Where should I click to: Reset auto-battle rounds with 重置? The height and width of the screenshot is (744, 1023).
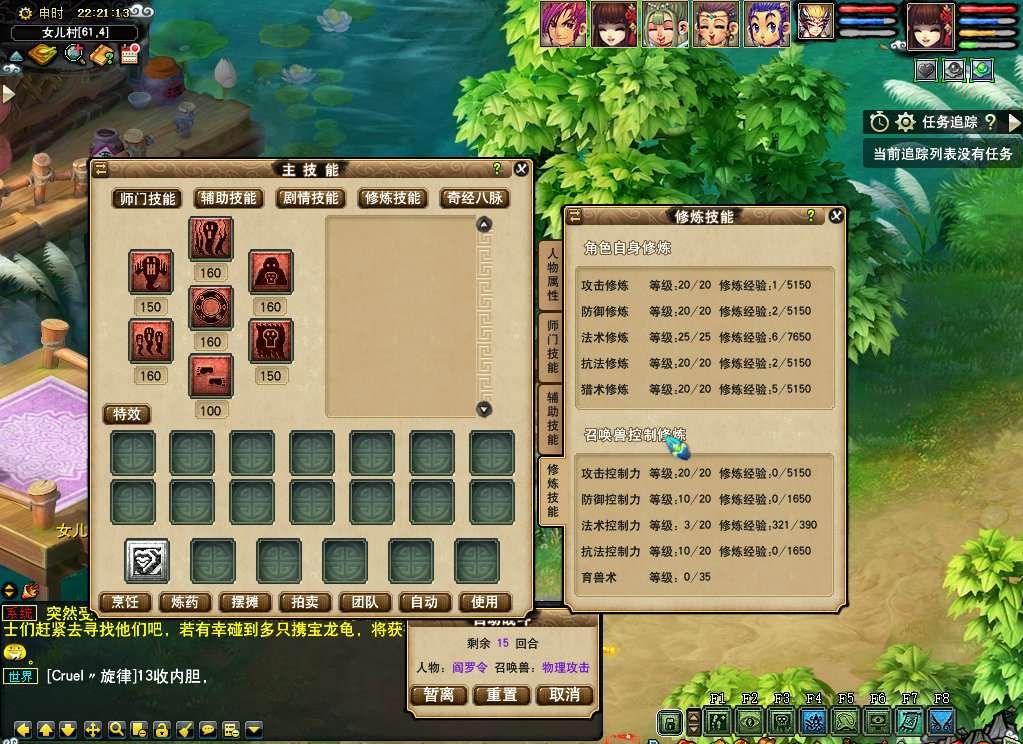[x=502, y=695]
